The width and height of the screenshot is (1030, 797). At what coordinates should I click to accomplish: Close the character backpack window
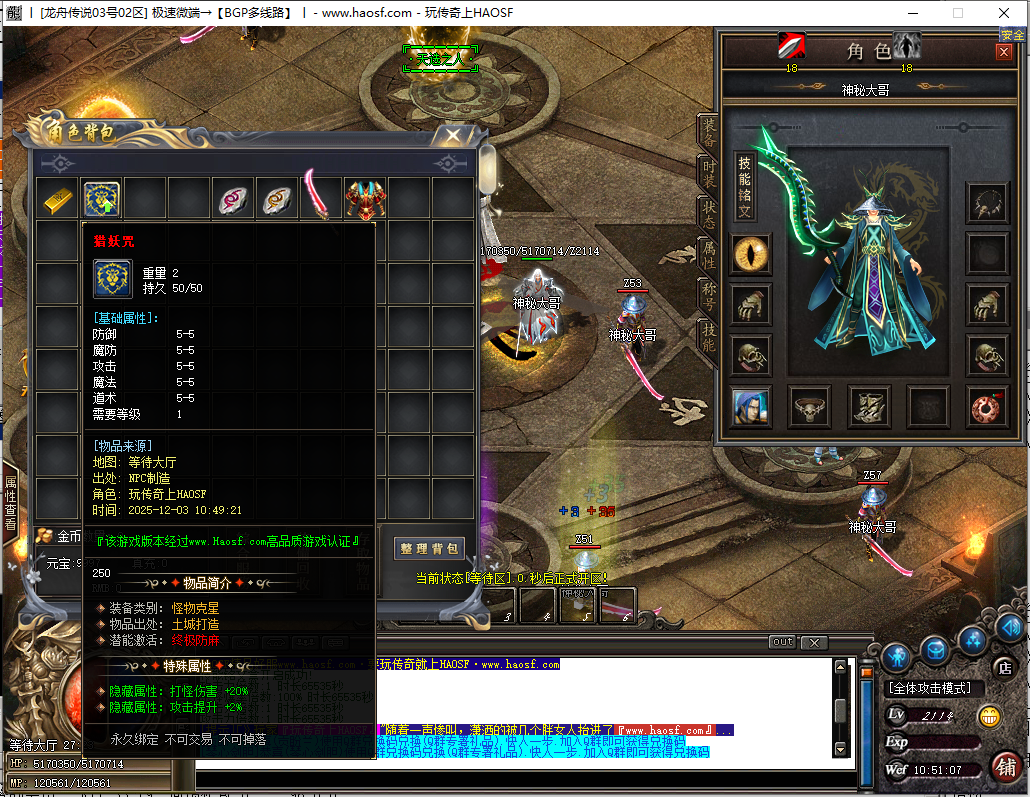tap(454, 133)
